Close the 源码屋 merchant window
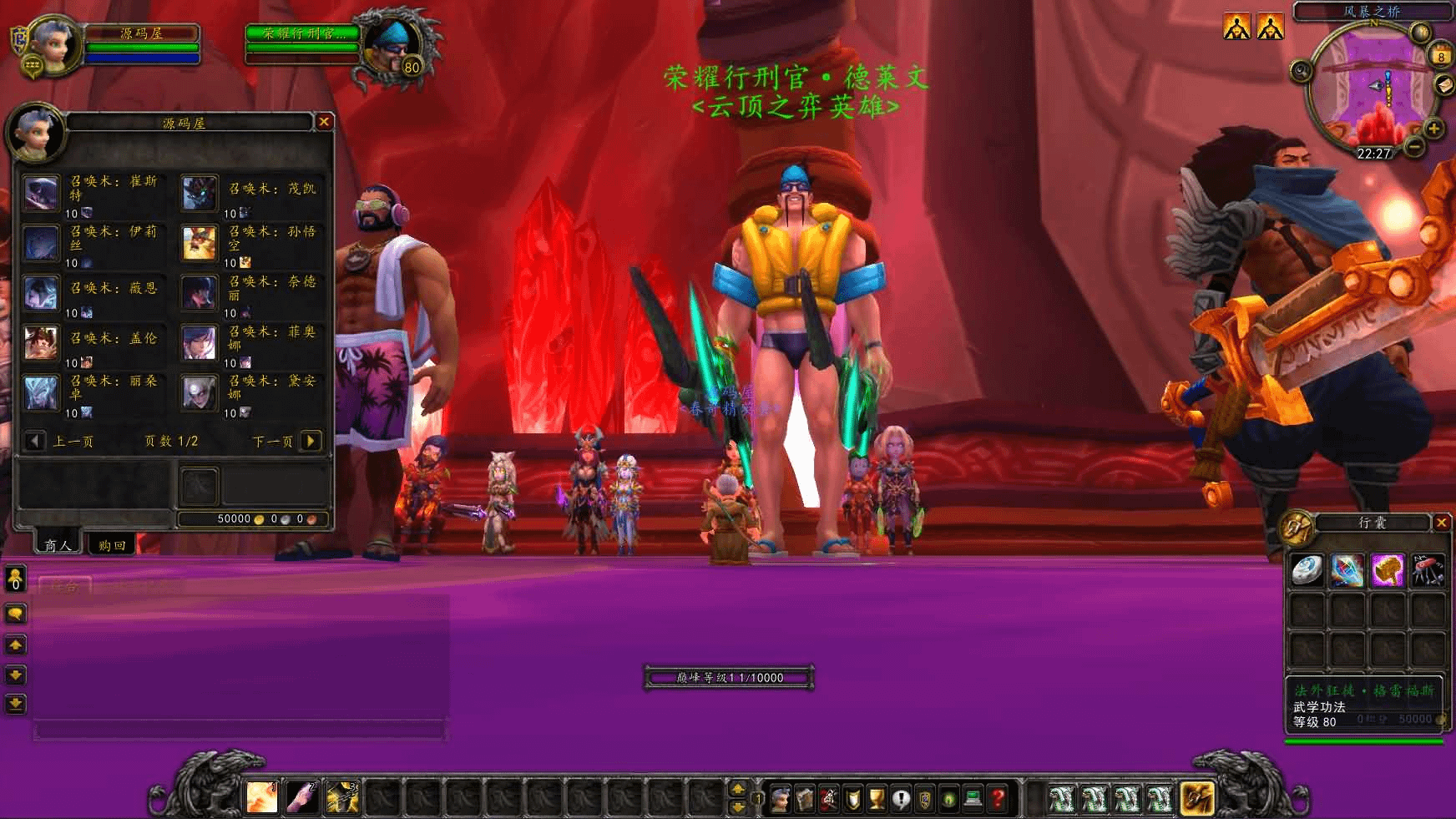Screen dimensions: 1456x819 324,122
